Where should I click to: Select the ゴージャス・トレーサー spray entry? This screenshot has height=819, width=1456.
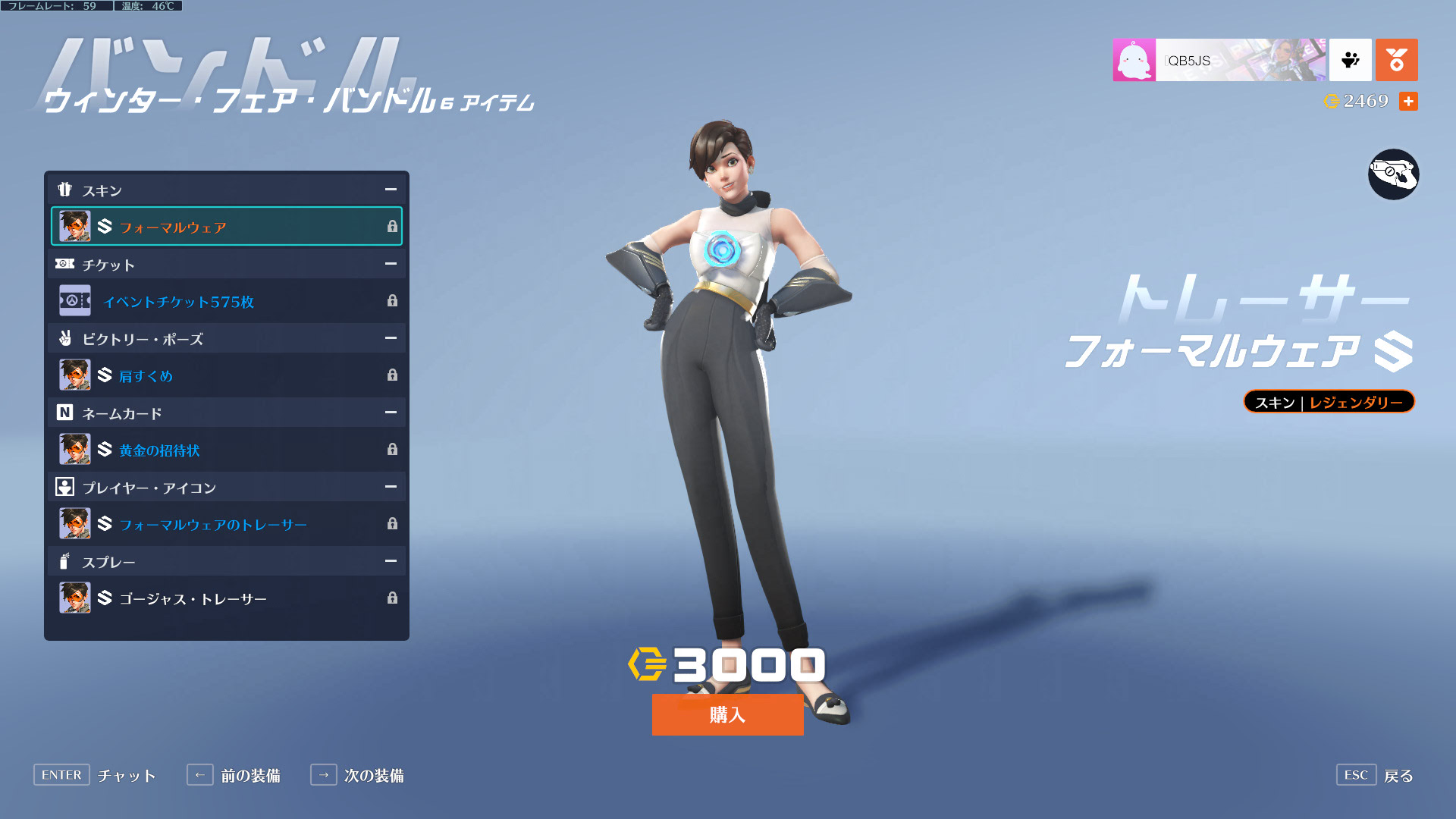click(226, 598)
